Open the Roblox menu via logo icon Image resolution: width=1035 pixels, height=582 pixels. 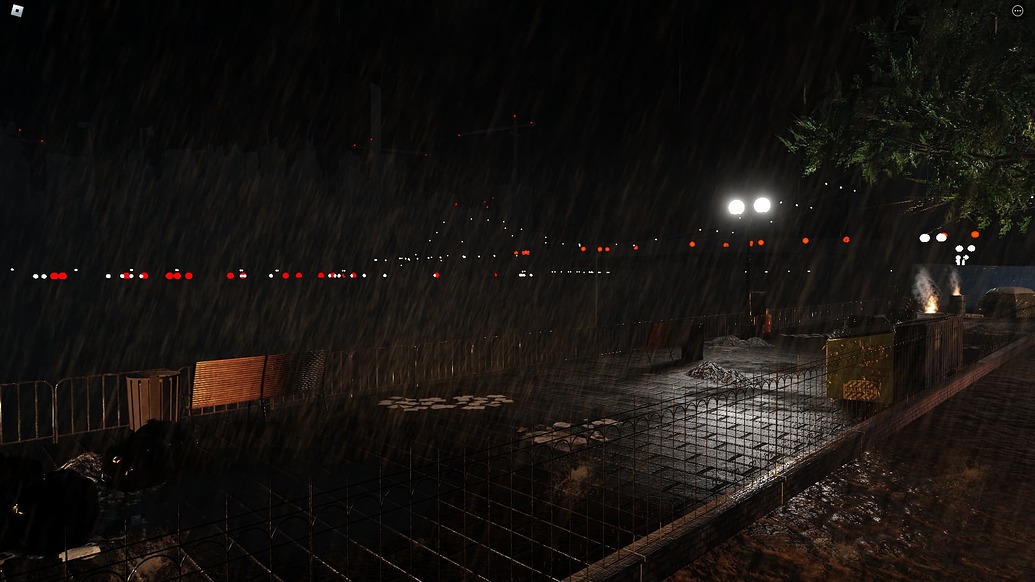17,11
